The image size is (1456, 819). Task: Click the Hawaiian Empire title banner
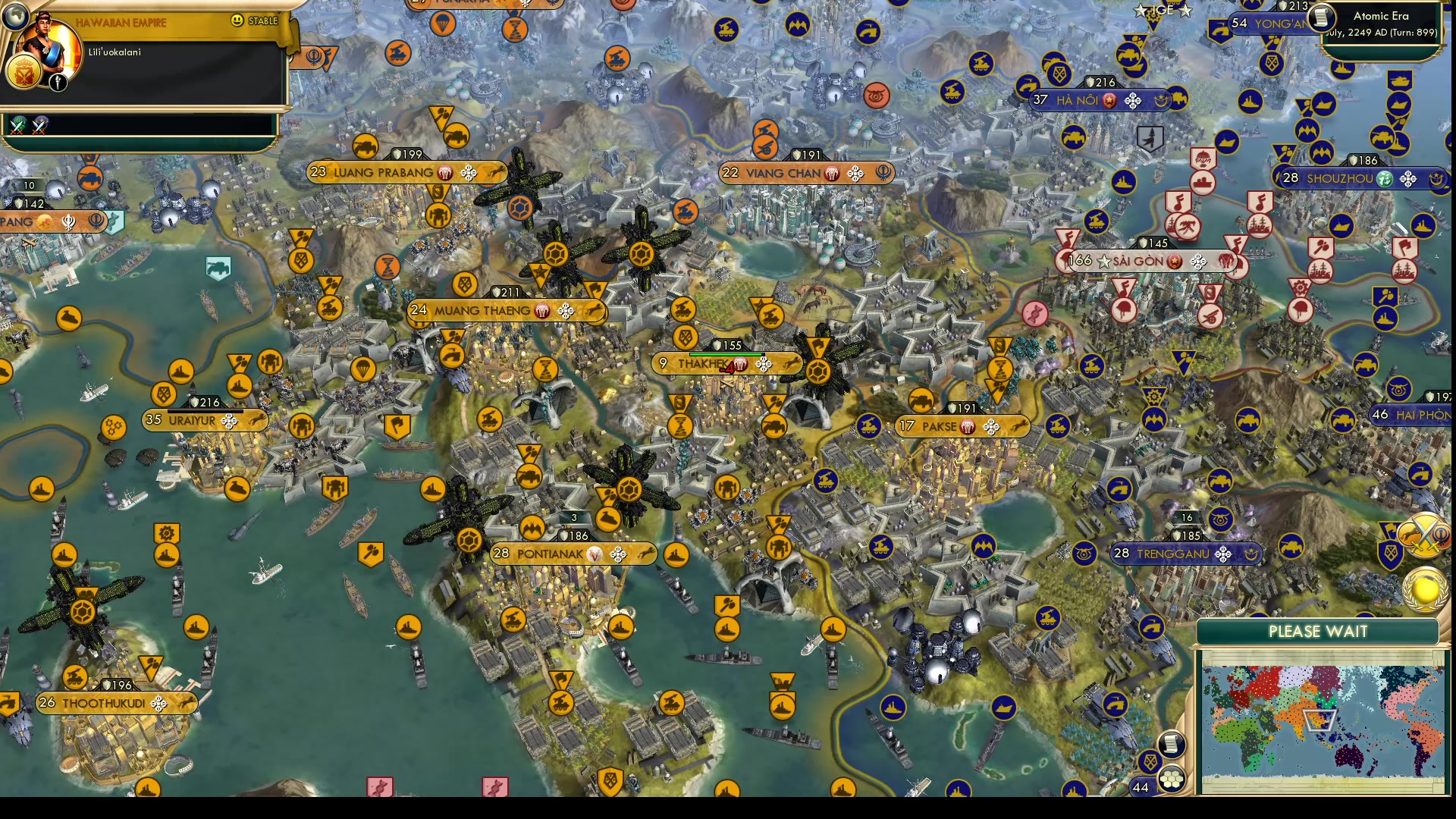pyautogui.click(x=121, y=22)
